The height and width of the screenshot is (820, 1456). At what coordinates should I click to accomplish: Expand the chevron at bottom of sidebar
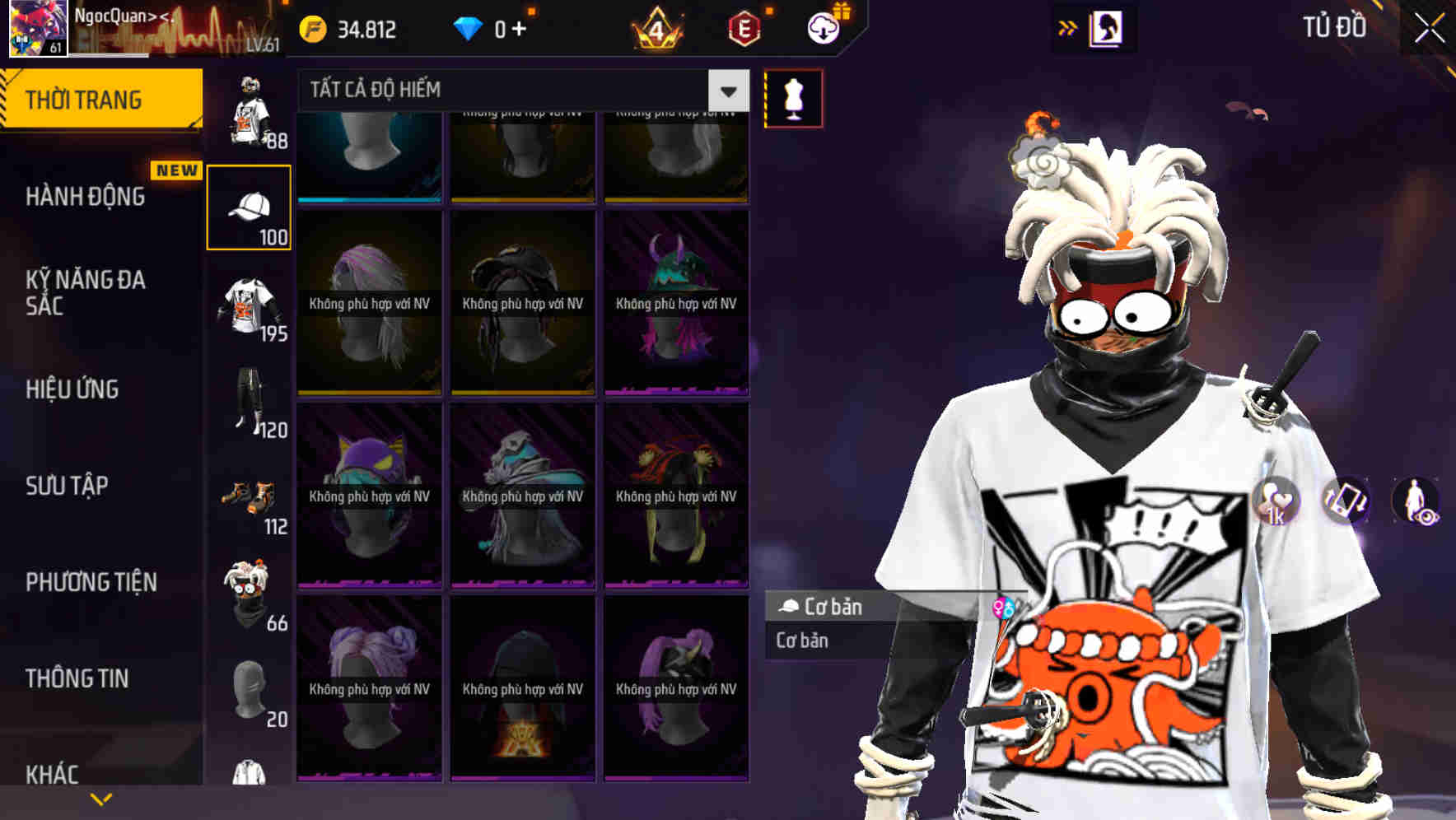pyautogui.click(x=100, y=798)
